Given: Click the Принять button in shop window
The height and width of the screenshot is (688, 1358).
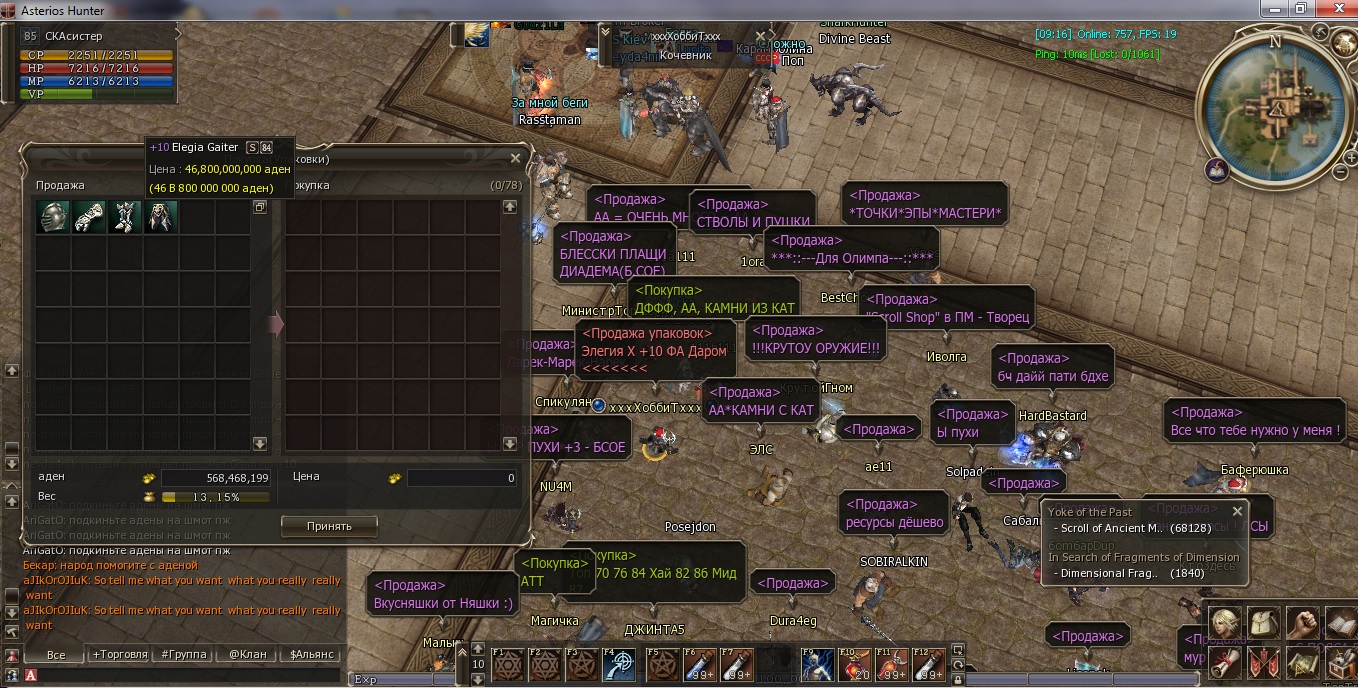Looking at the screenshot, I should click(329, 525).
